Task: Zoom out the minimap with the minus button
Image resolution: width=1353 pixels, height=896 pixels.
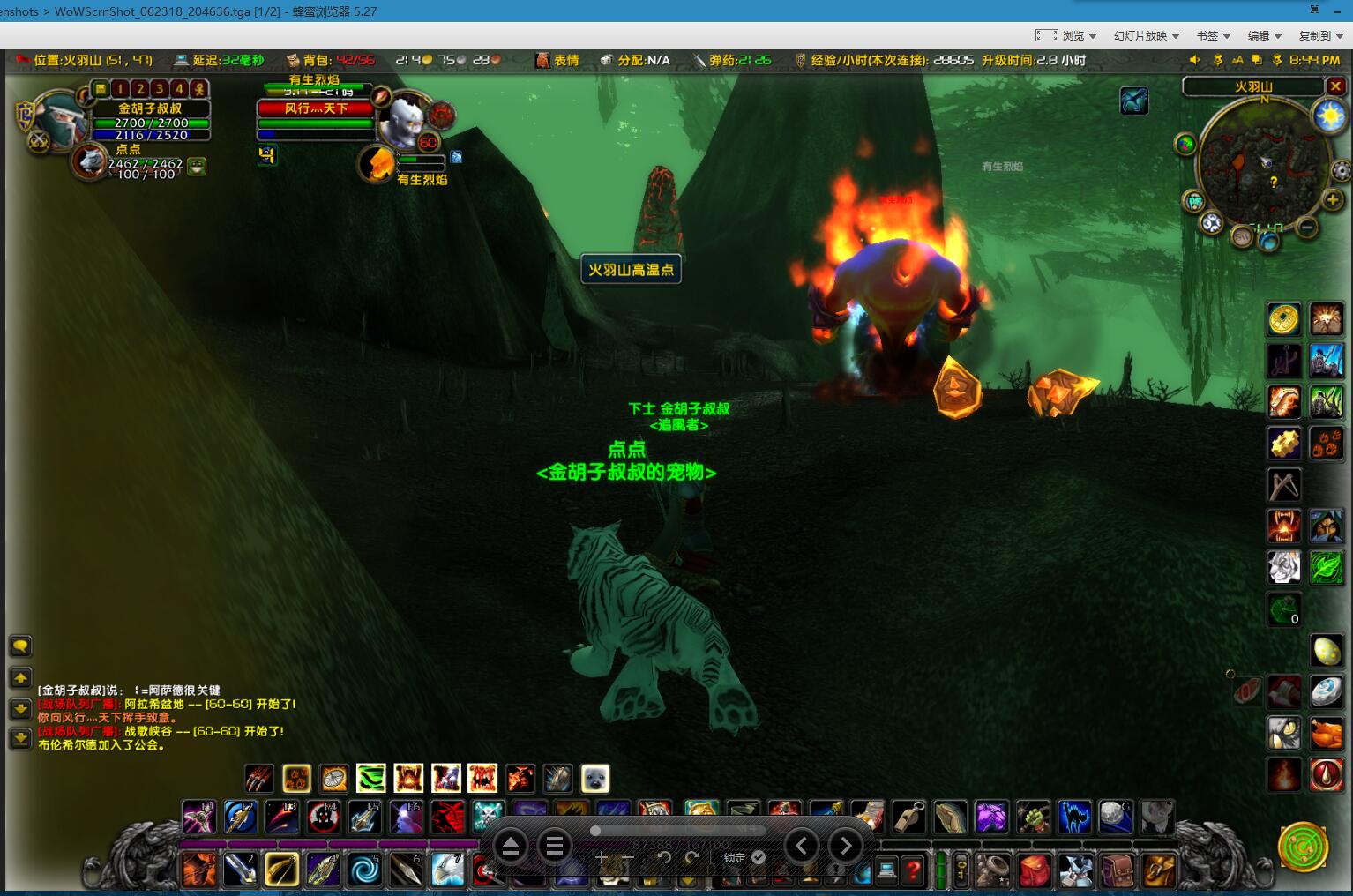Action: [1307, 228]
